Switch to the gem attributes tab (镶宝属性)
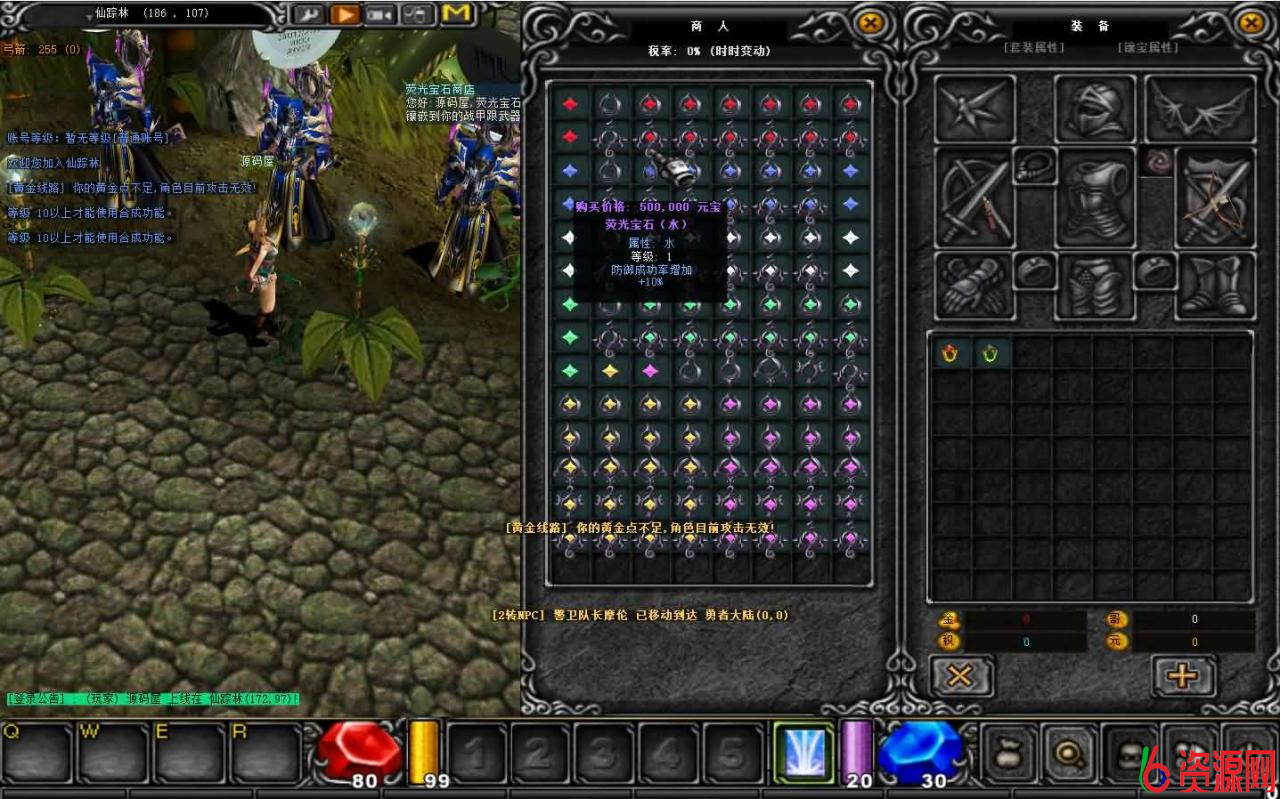Screen dimensions: 1280x799 (1147, 47)
